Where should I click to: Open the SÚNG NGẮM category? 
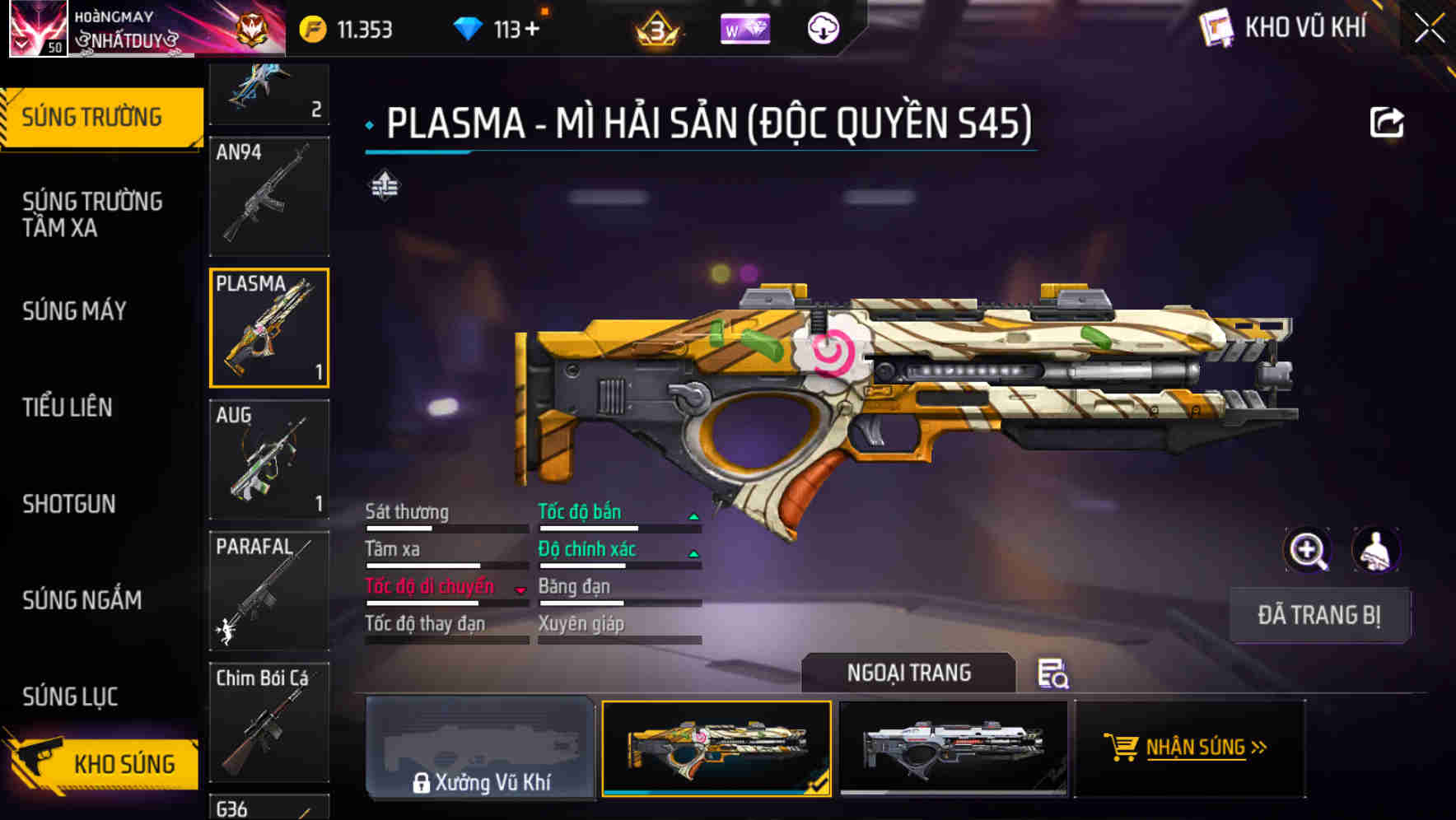coord(82,600)
